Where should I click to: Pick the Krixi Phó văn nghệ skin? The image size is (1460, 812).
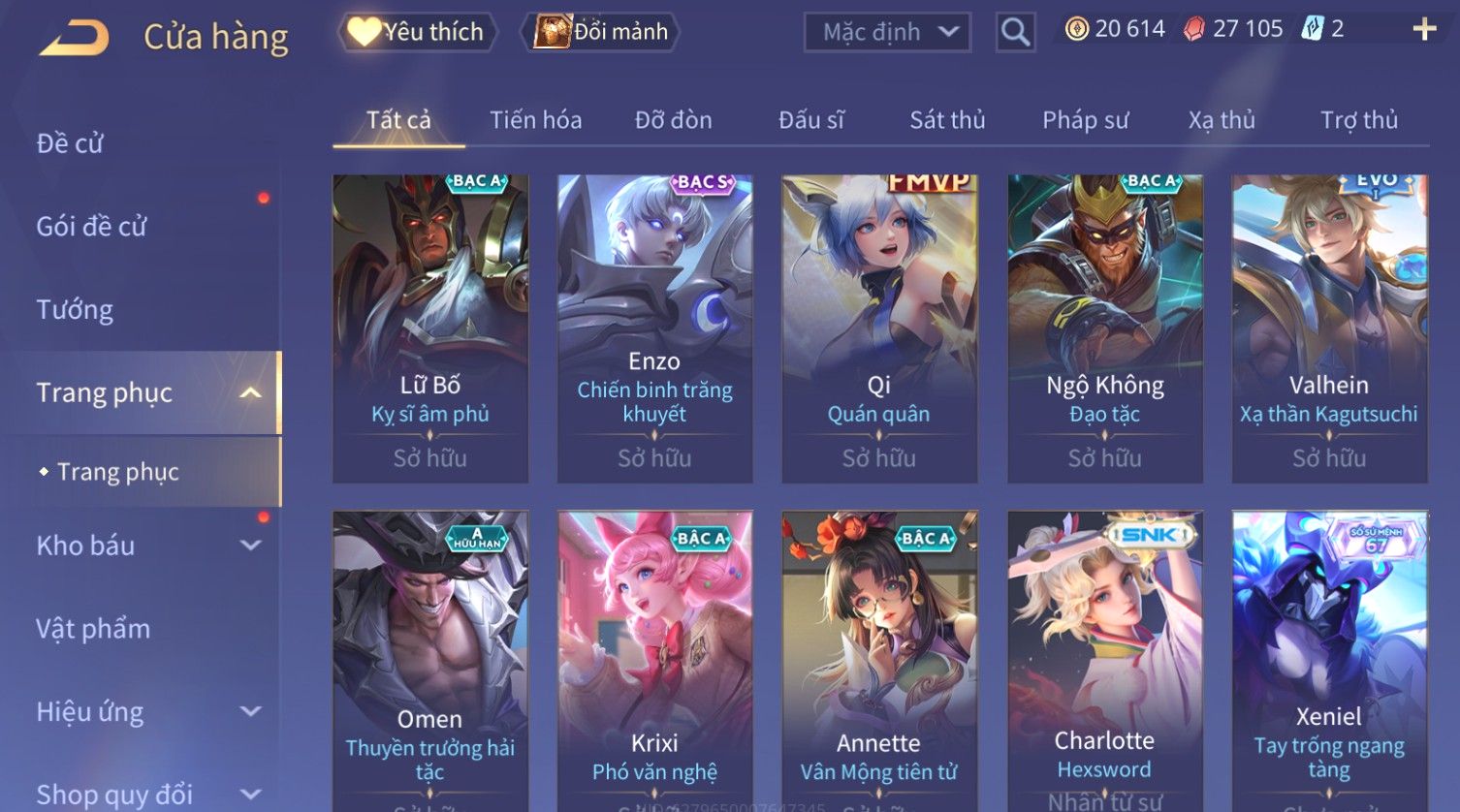[x=654, y=659]
